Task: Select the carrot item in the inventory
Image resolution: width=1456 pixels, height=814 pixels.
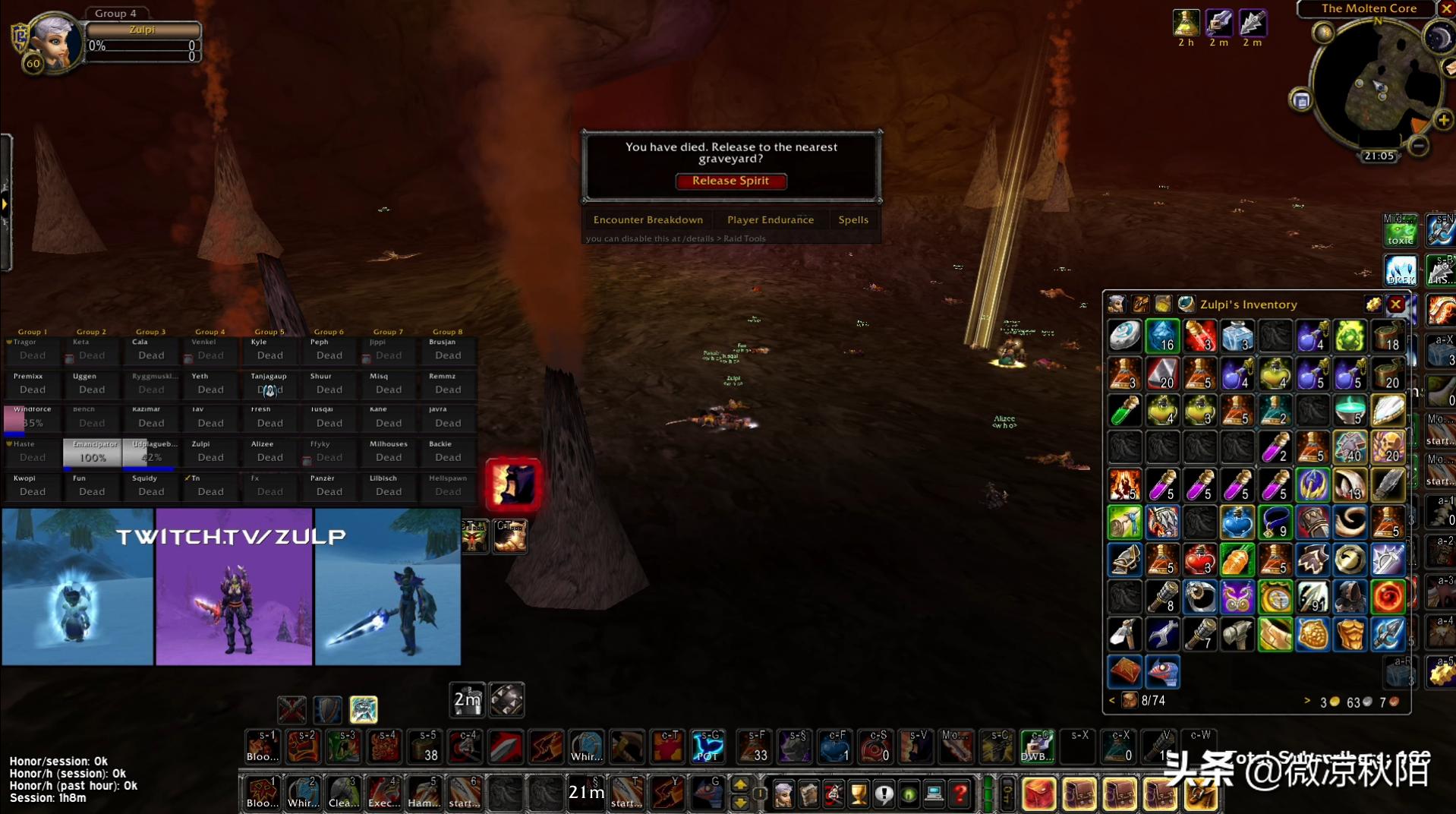Action: click(1237, 560)
